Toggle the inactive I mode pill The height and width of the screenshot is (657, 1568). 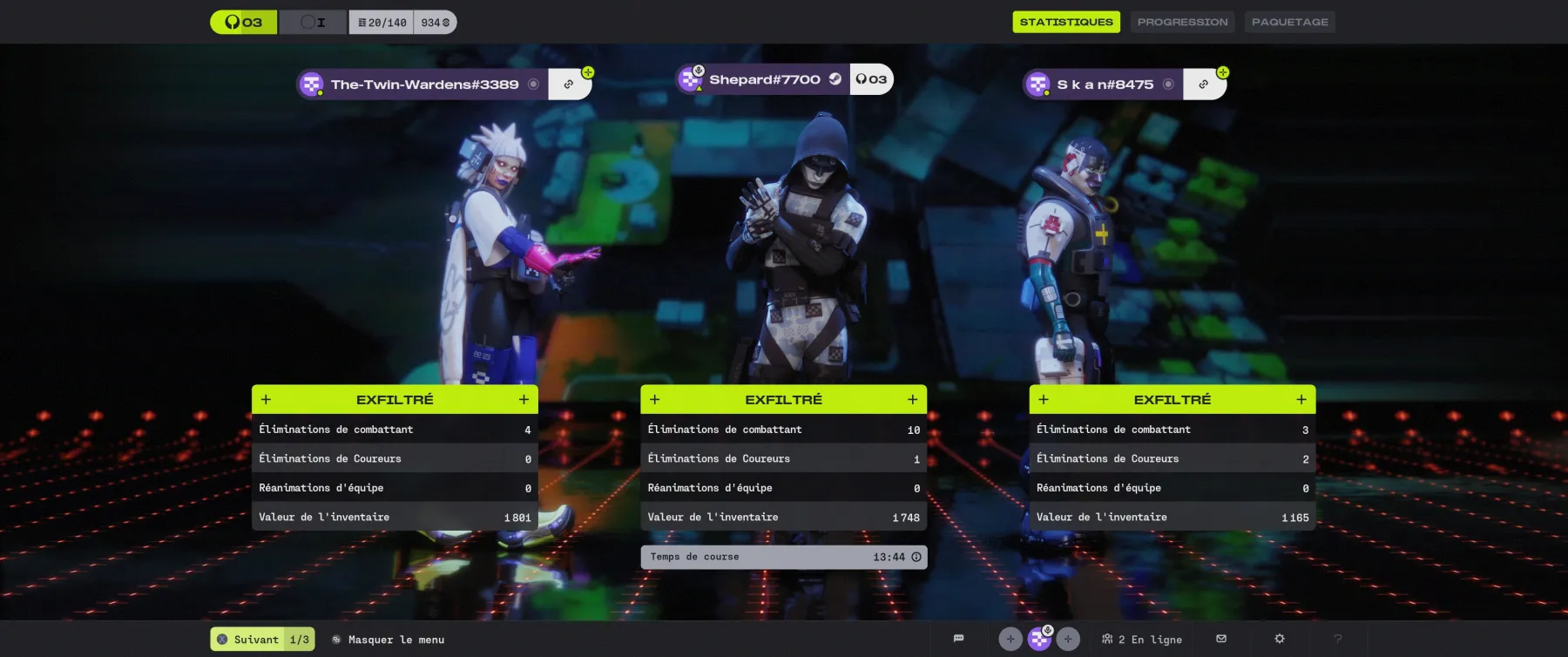(x=314, y=22)
